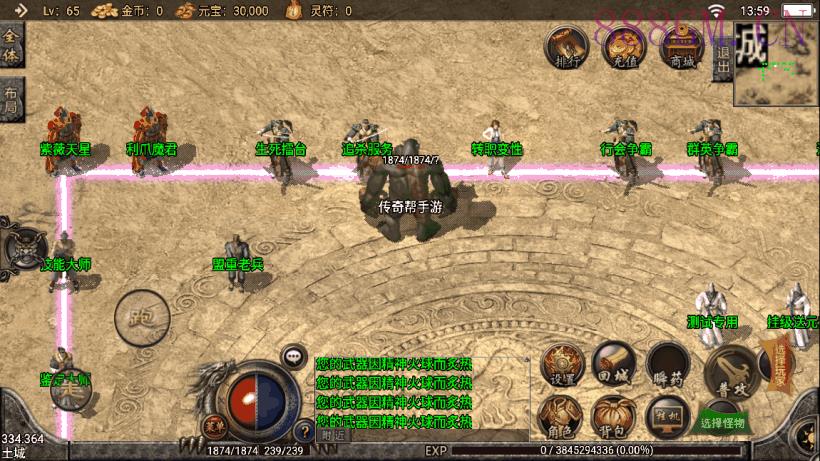Open the 排行 ranking menu
820x461 pixels.
(565, 46)
